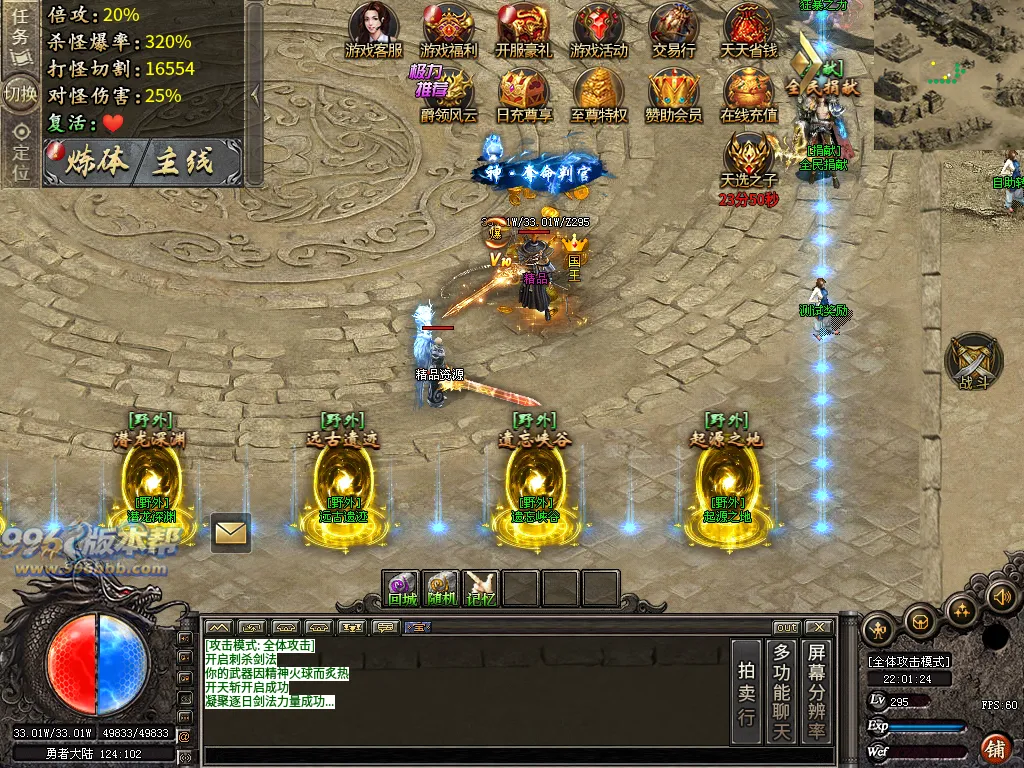The image size is (1024, 768).
Task: Switch to the 主线 quest tab
Action: coord(185,163)
